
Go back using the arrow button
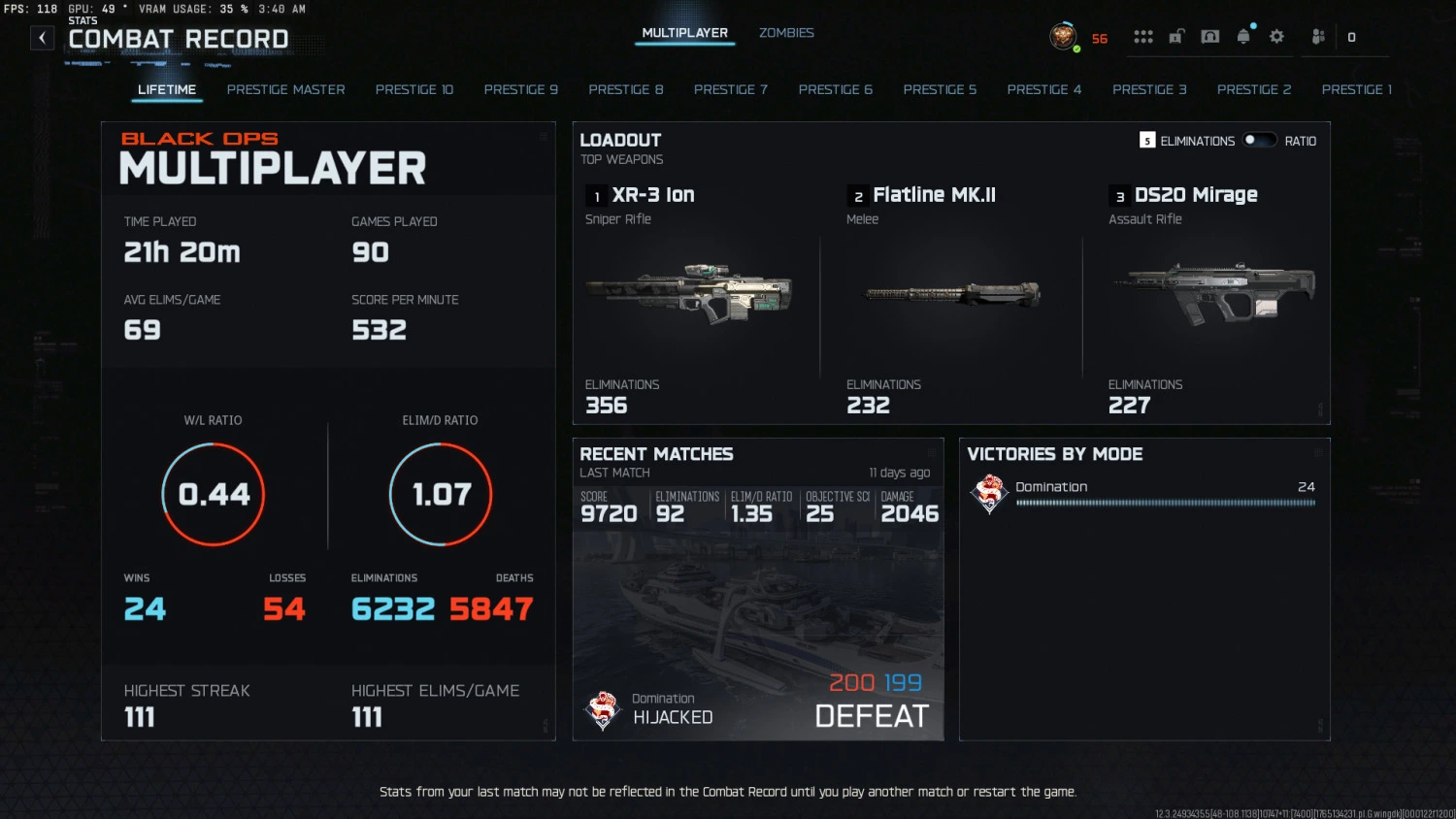pos(42,37)
